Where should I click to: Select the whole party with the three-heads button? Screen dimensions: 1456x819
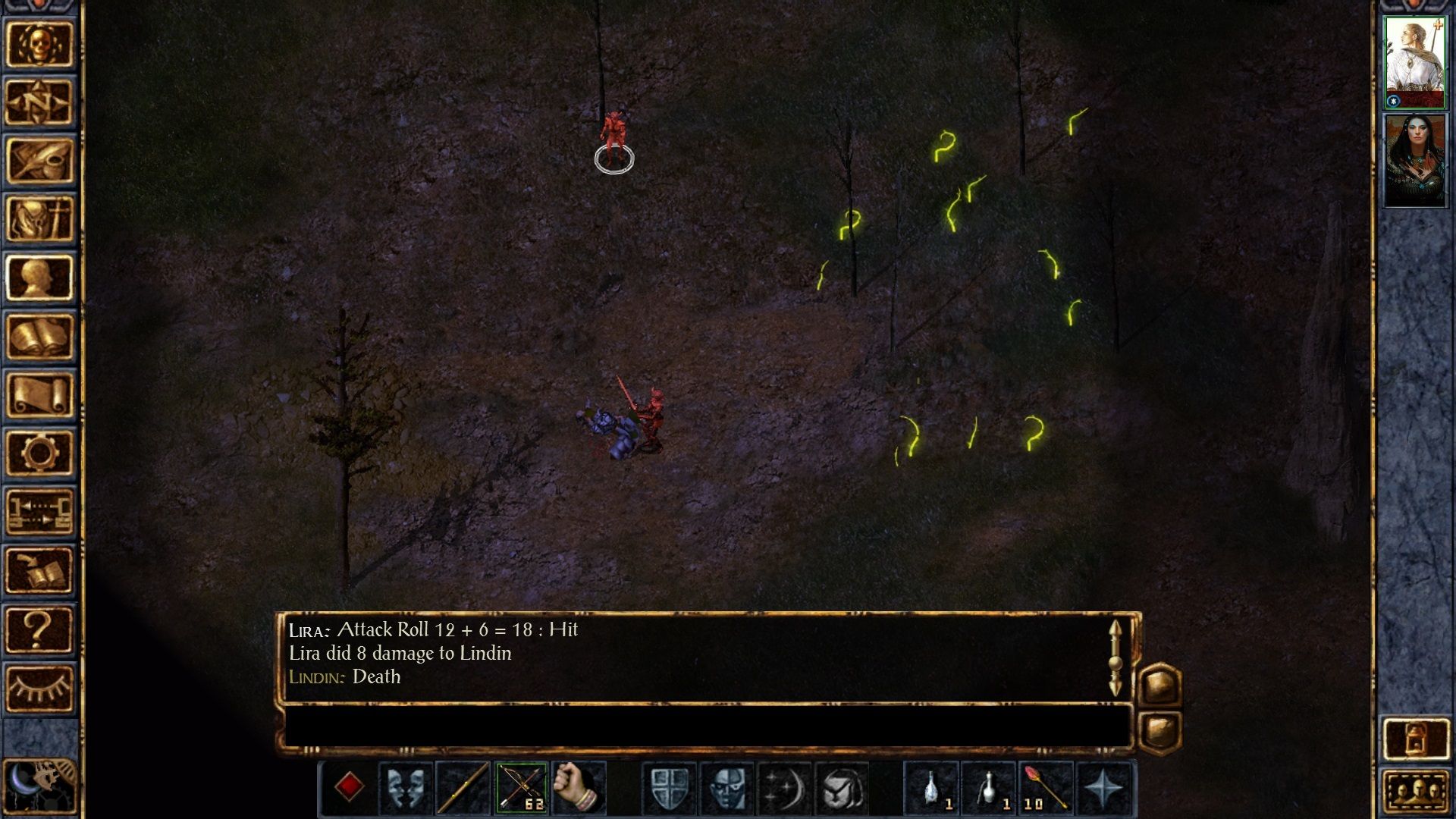coord(1415,793)
